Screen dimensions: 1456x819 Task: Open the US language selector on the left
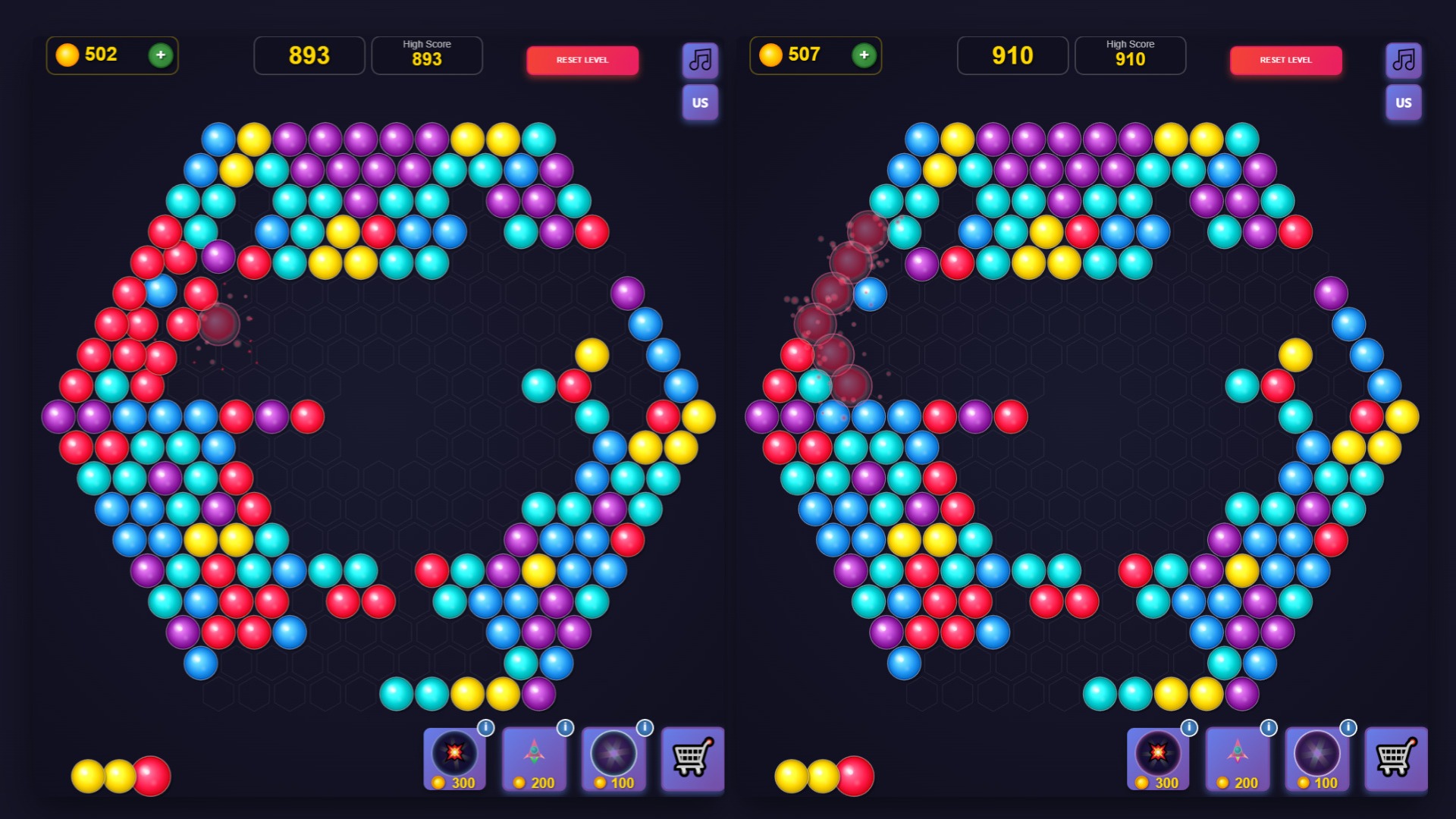coord(699,102)
